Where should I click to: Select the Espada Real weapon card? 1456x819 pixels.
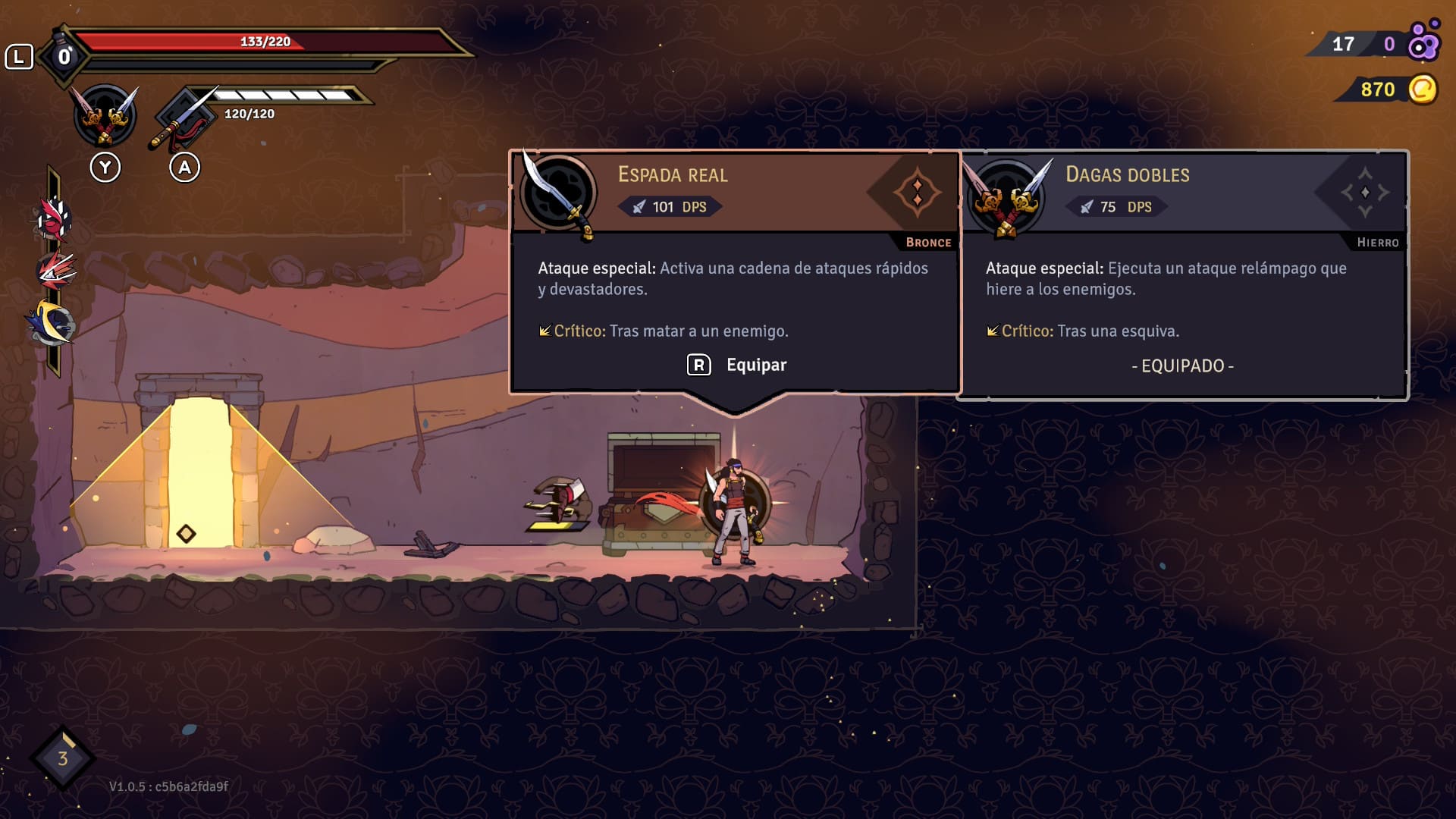[x=734, y=273]
